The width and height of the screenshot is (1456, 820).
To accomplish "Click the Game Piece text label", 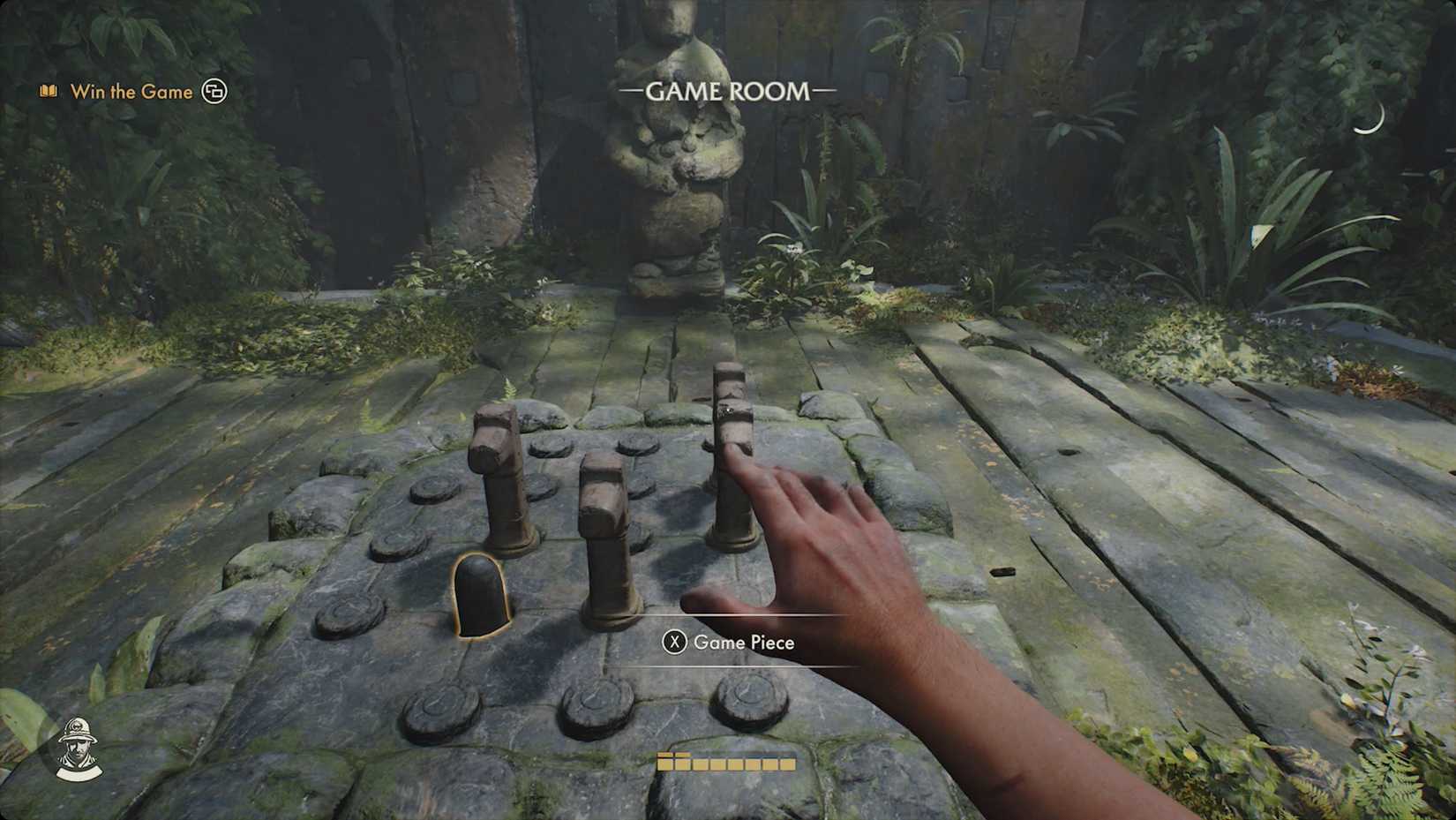I will [747, 643].
